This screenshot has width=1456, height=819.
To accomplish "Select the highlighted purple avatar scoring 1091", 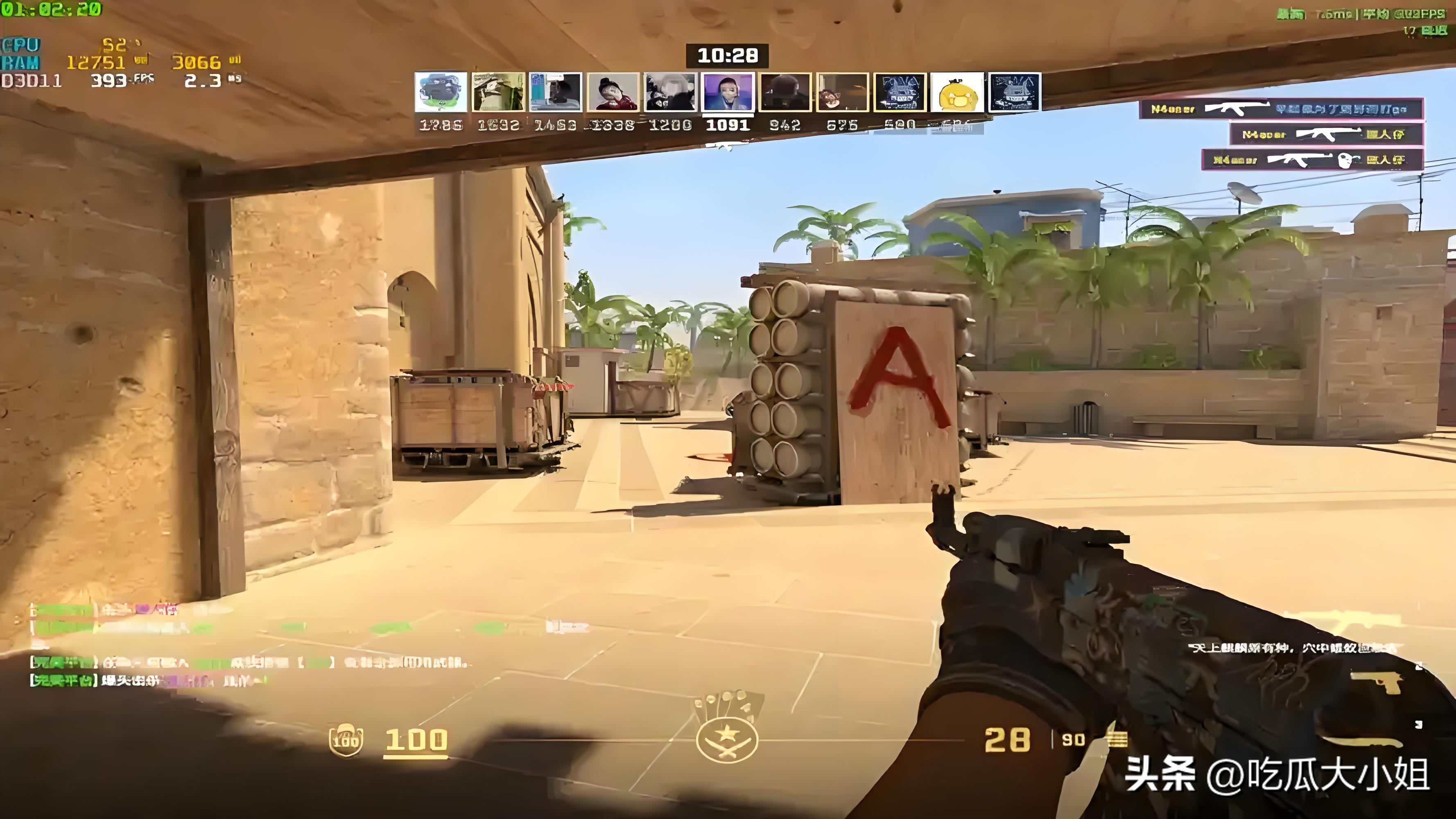I will point(728,92).
